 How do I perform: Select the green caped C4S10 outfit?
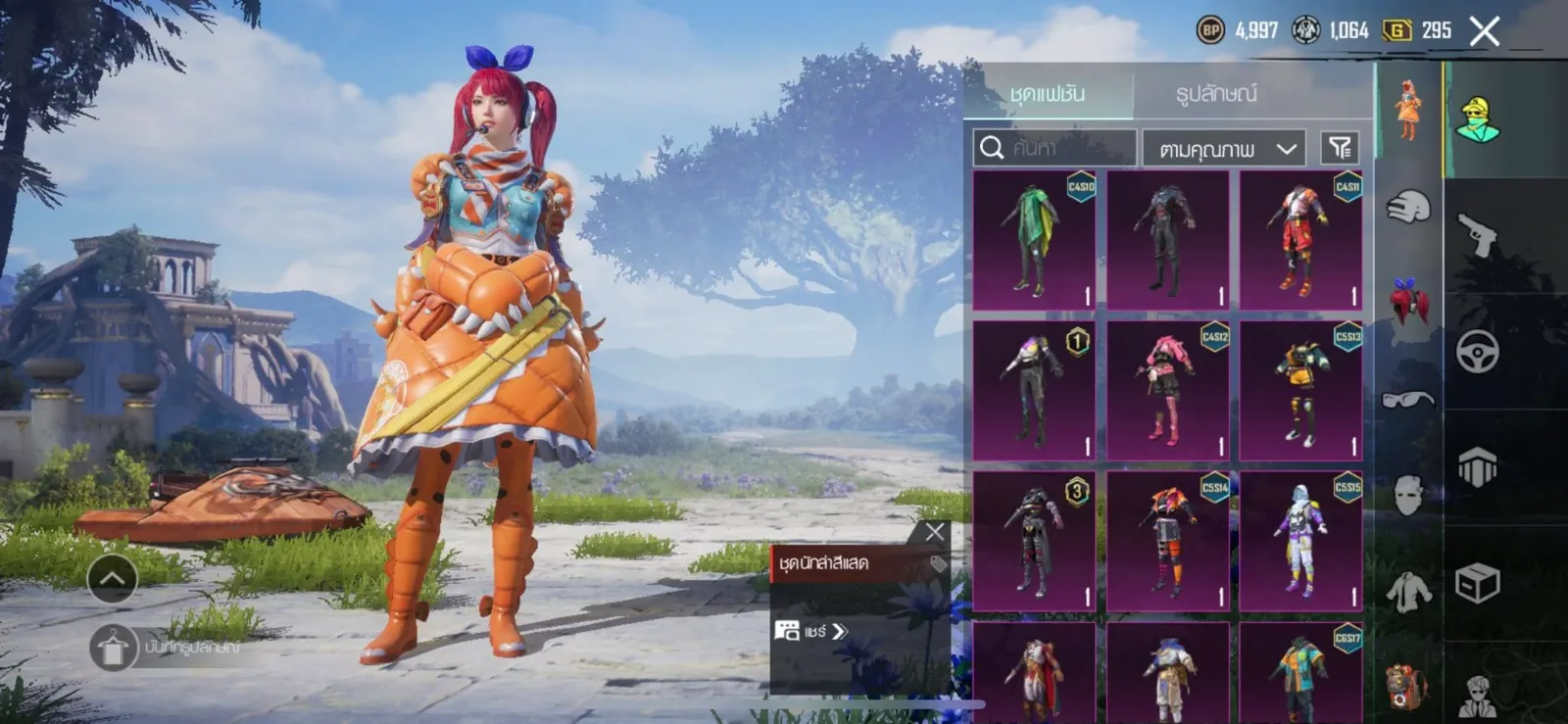tap(1034, 240)
